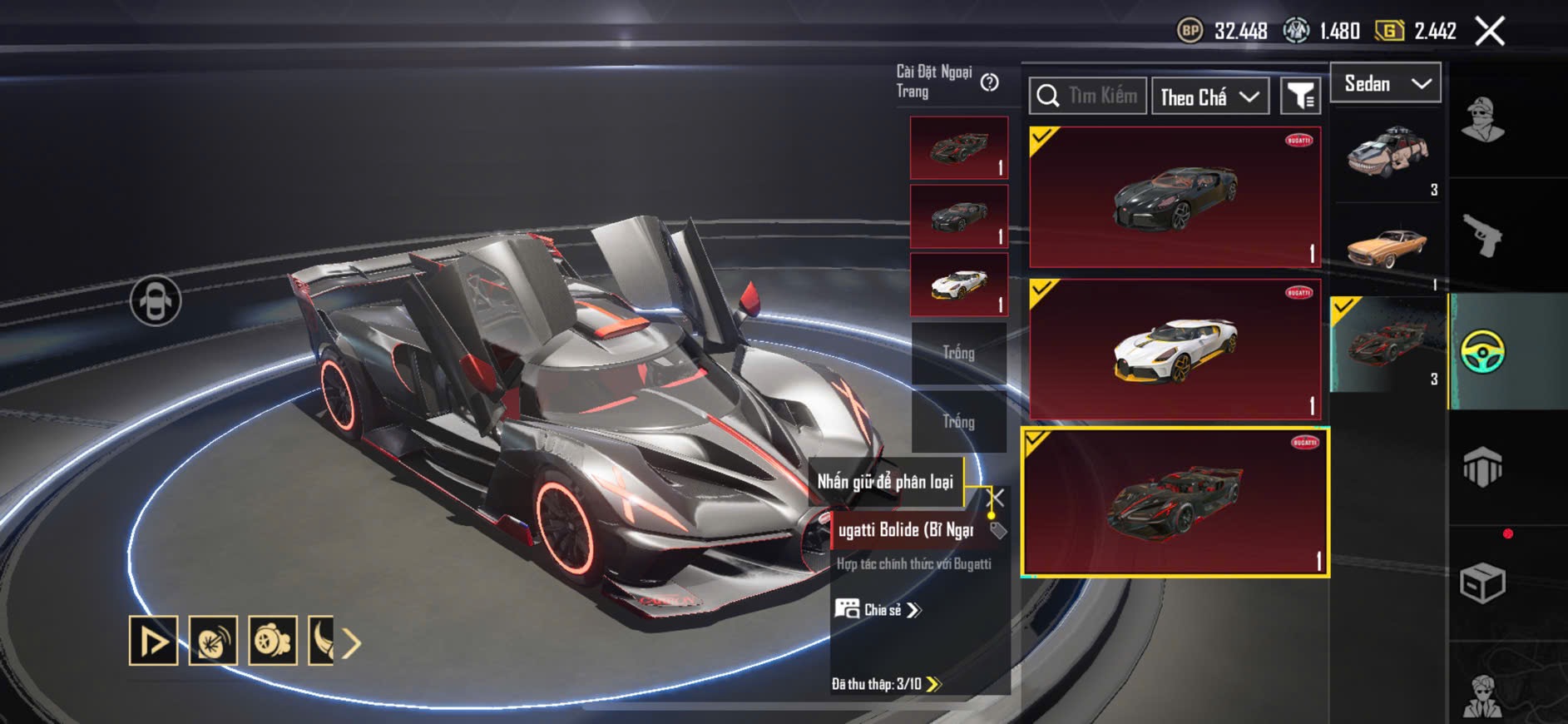1568x724 pixels.
Task: Close the Nhấn giữ để phân loại tooltip
Action: 996,498
